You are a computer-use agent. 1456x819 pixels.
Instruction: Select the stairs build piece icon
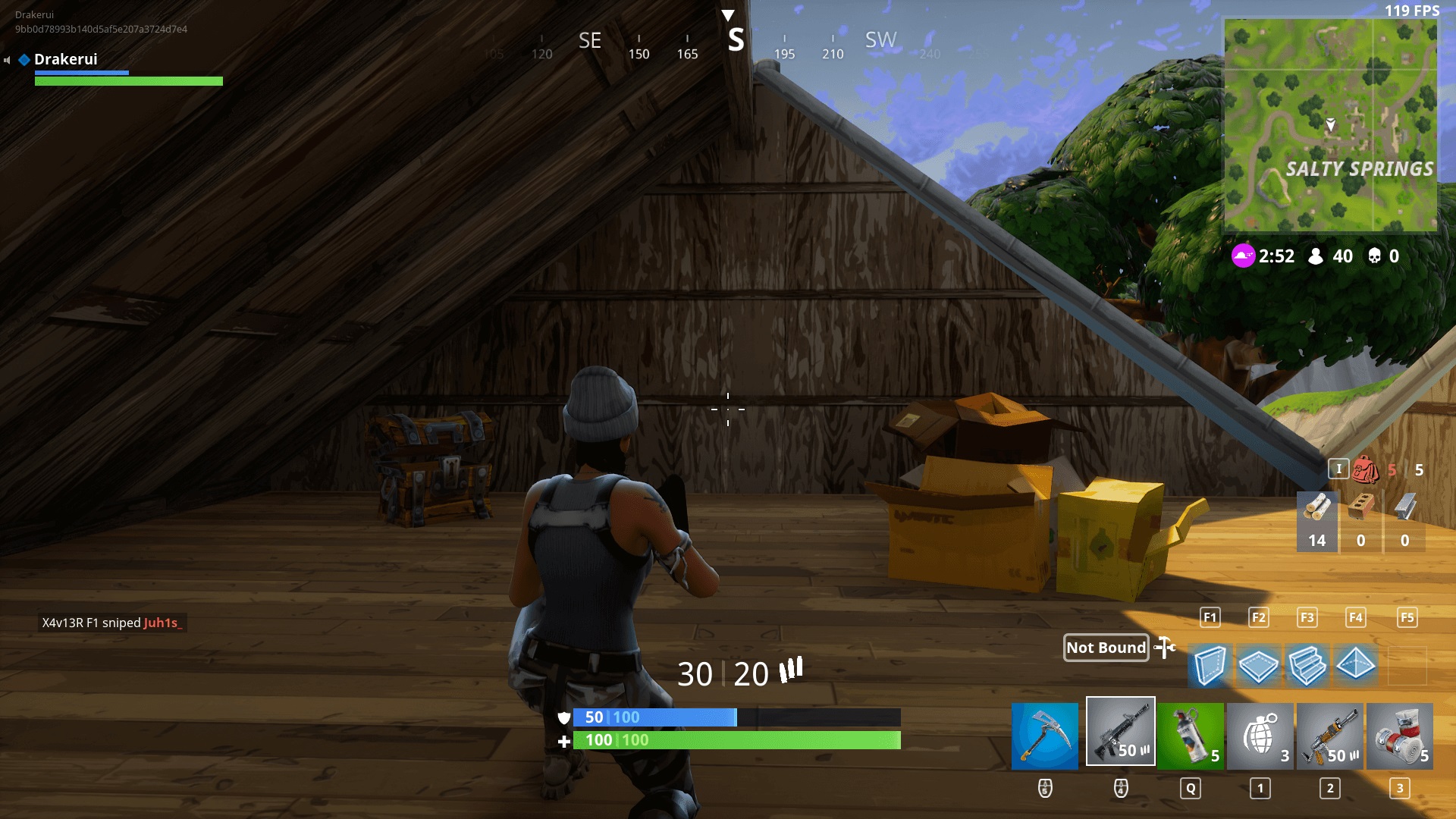click(x=1307, y=667)
